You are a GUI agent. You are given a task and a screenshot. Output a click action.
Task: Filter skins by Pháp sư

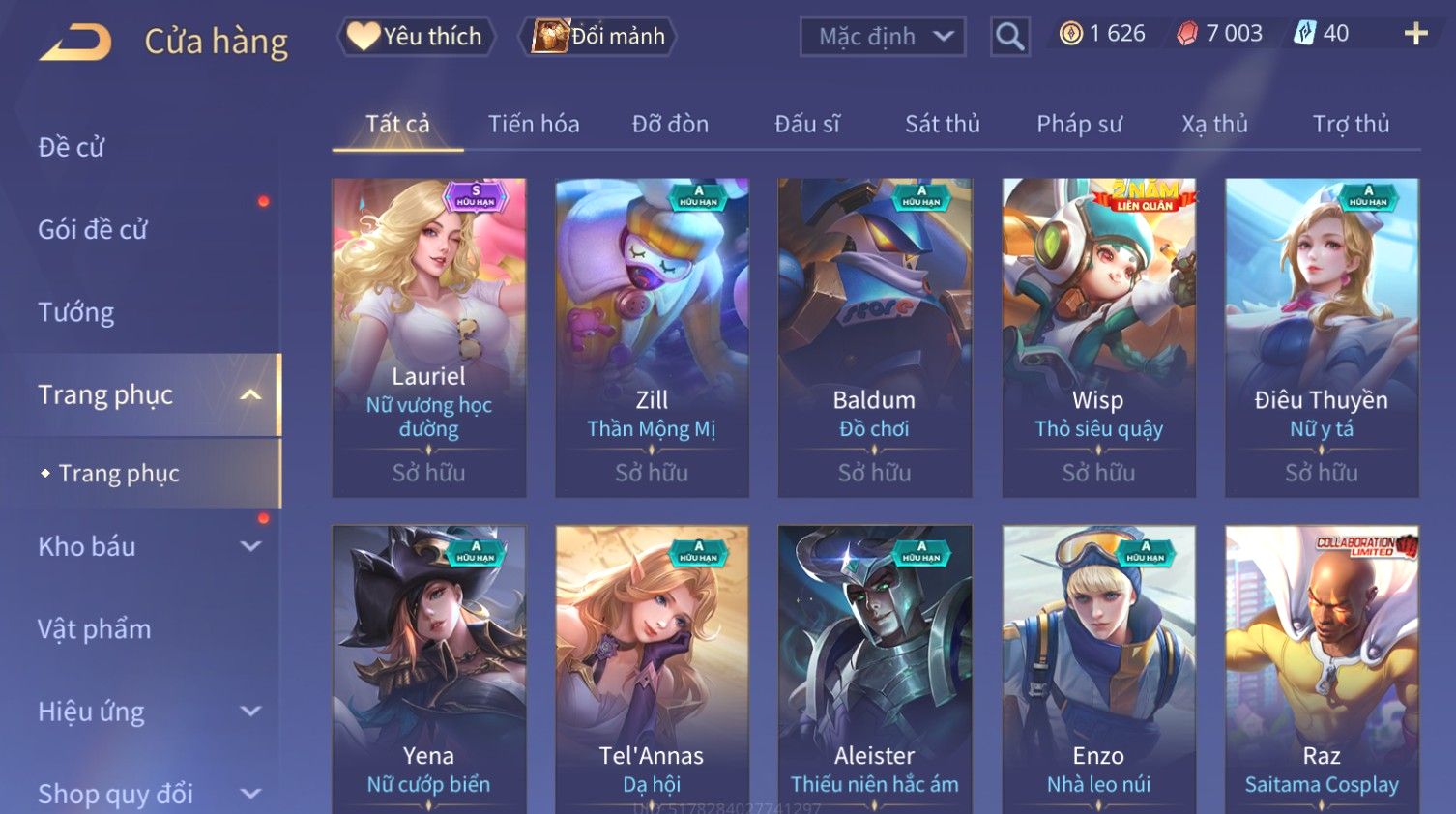click(1079, 125)
